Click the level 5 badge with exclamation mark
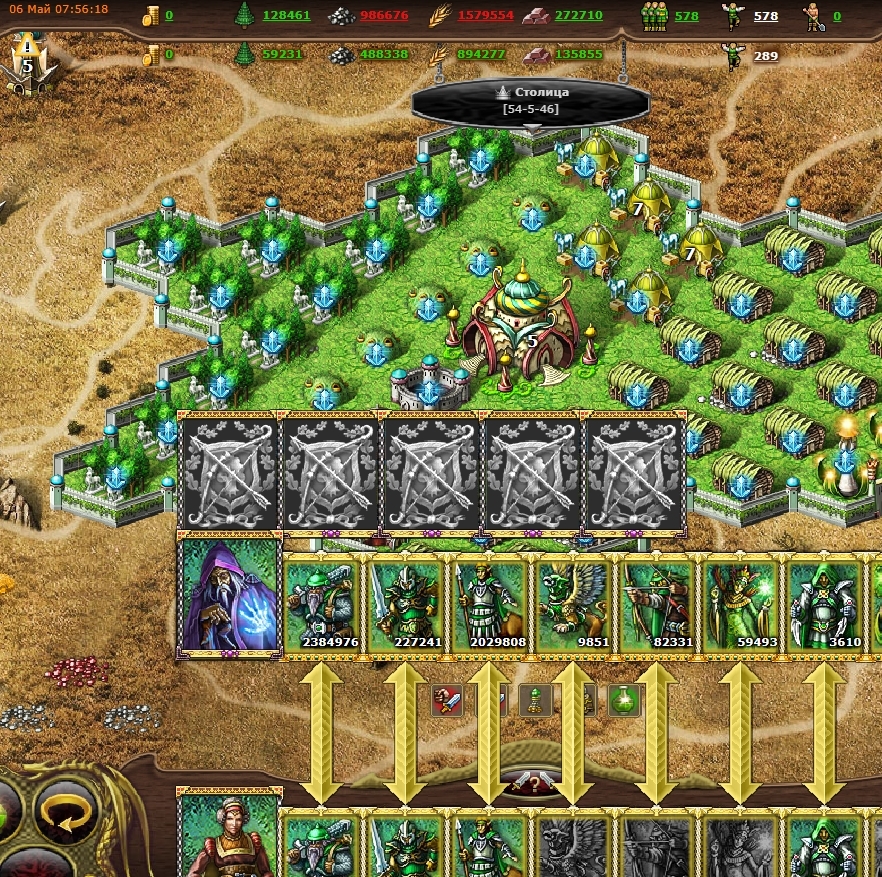 pyautogui.click(x=28, y=62)
